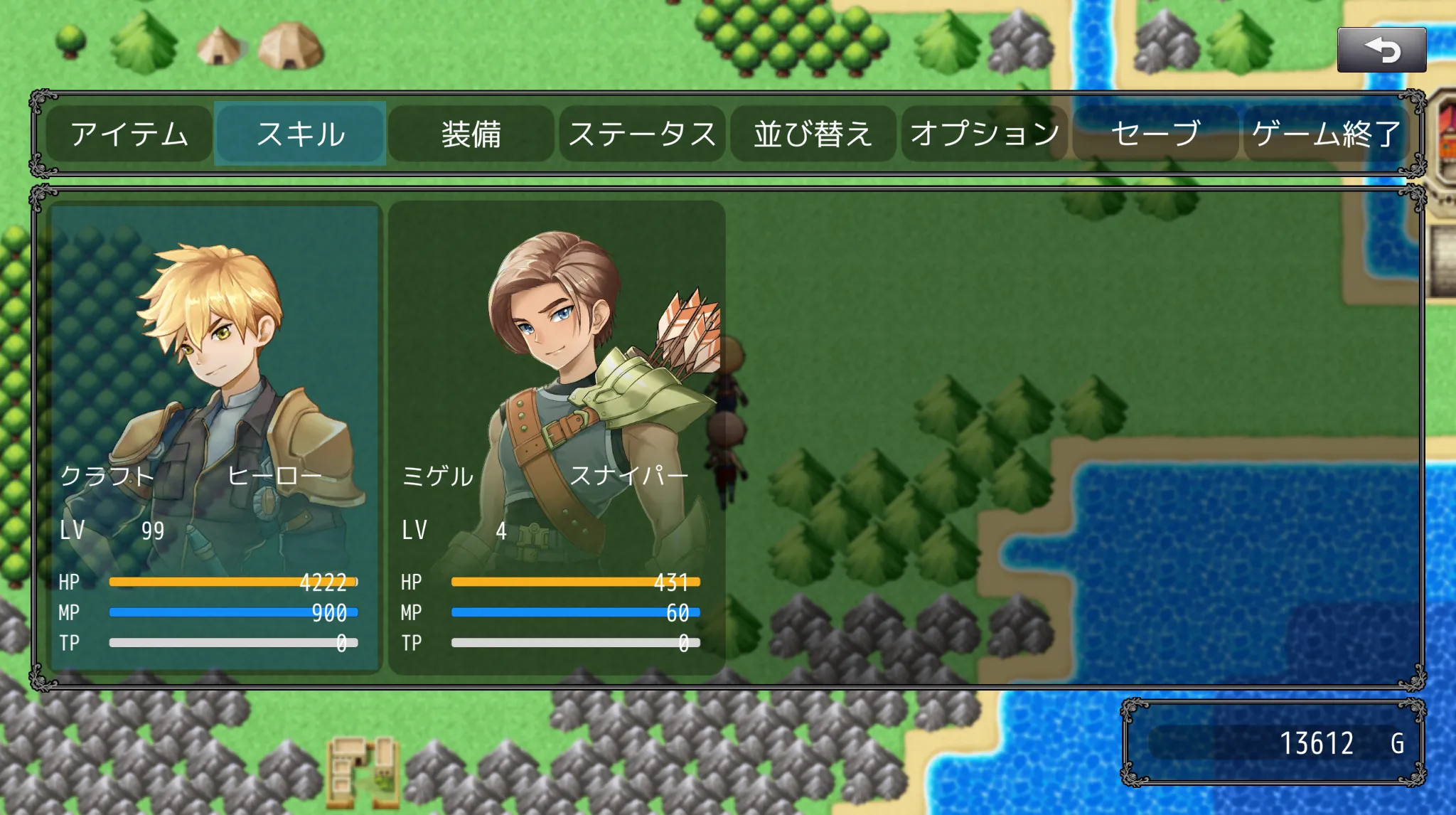Image resolution: width=1456 pixels, height=815 pixels.
Task: Click the back arrow button
Action: (1381, 50)
